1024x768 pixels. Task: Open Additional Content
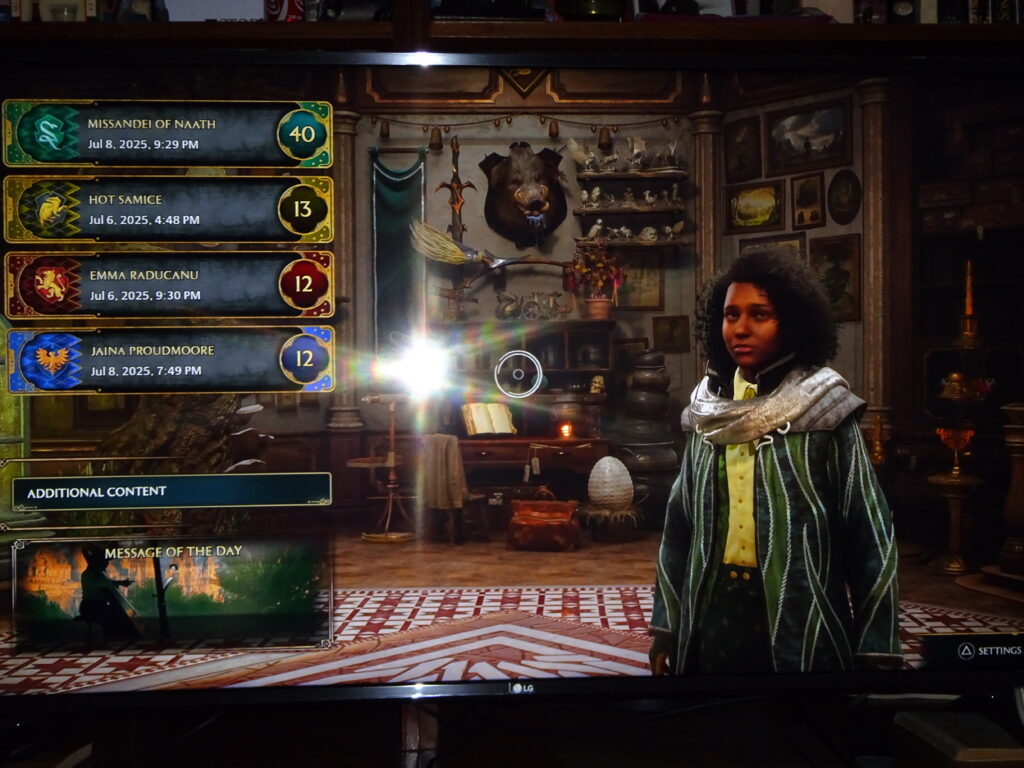[171, 492]
